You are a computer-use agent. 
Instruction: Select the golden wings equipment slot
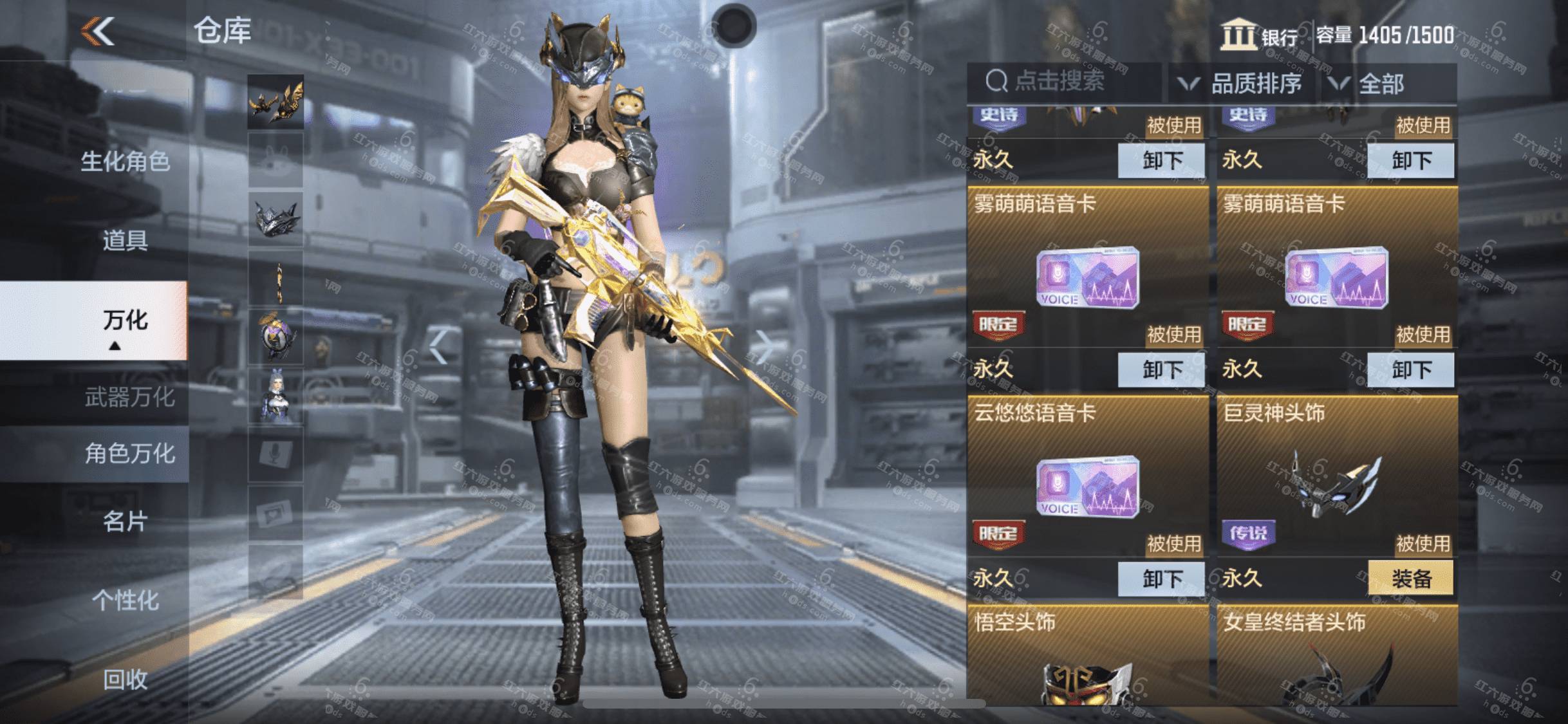tap(275, 102)
